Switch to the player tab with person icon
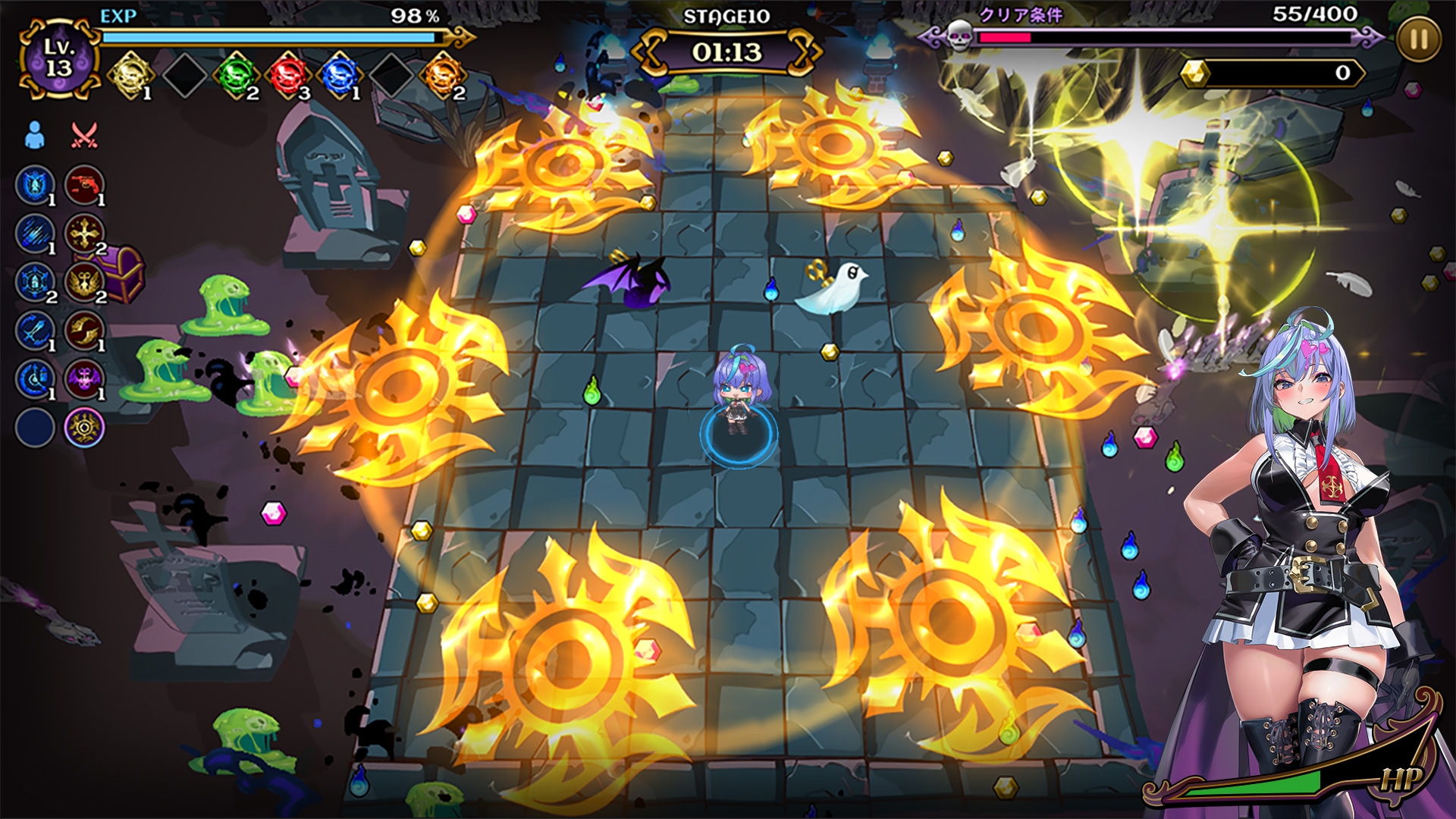Screen dimensions: 1456x819 pos(33,133)
